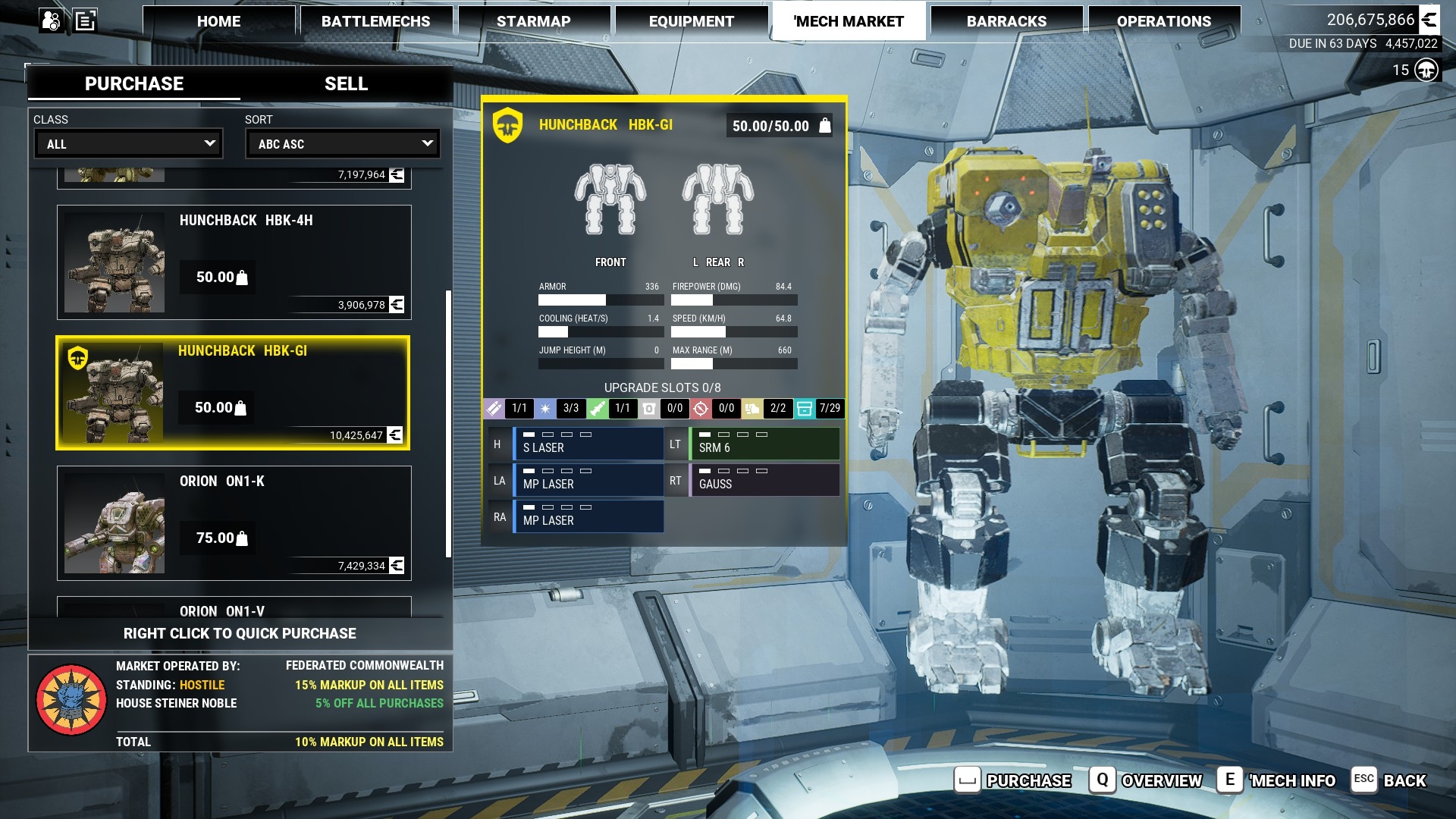Select the Hunchback HBK-GI listing
The image size is (1456, 819).
click(x=233, y=393)
